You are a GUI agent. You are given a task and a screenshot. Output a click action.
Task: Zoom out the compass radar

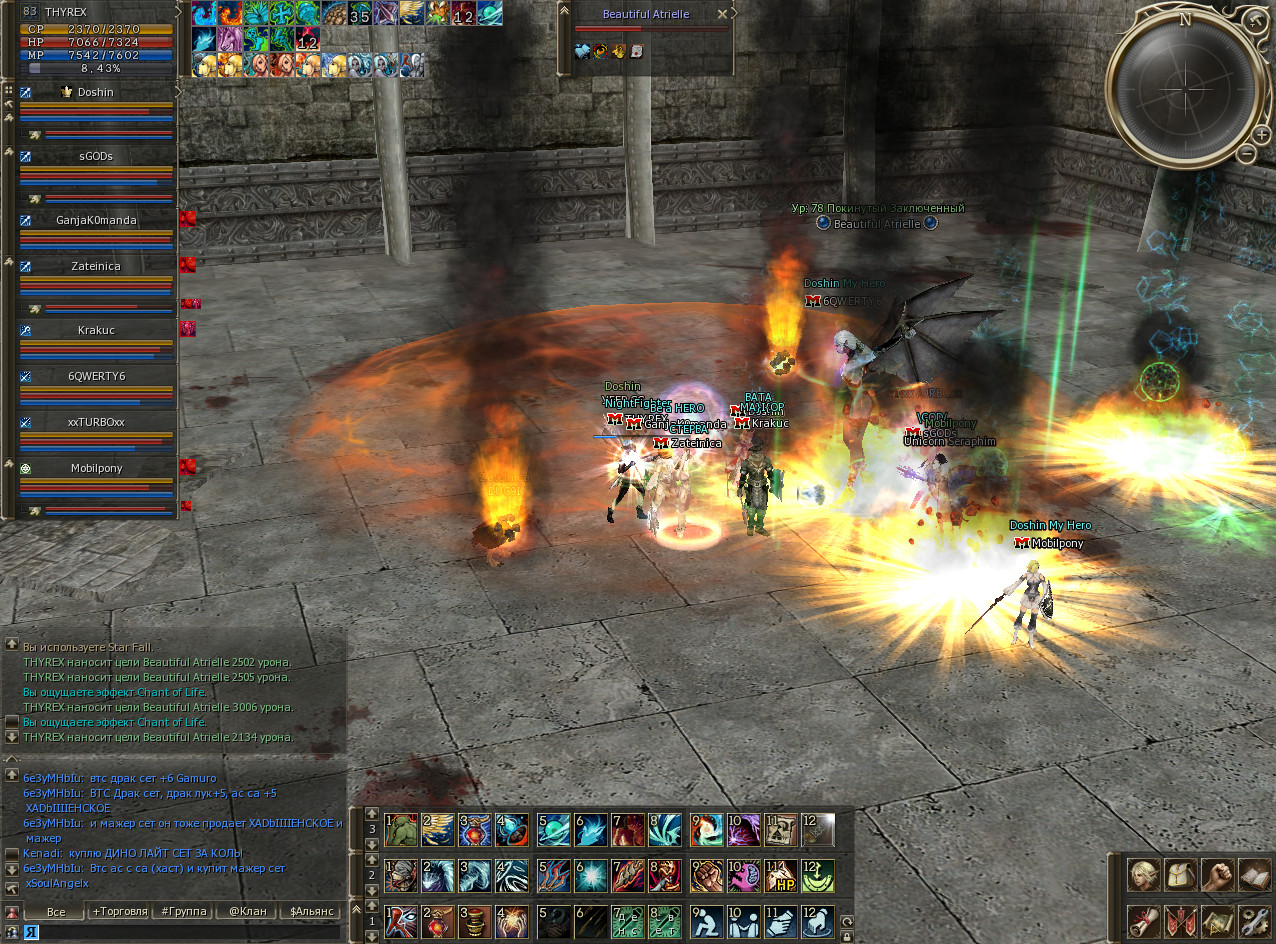pos(1246,154)
